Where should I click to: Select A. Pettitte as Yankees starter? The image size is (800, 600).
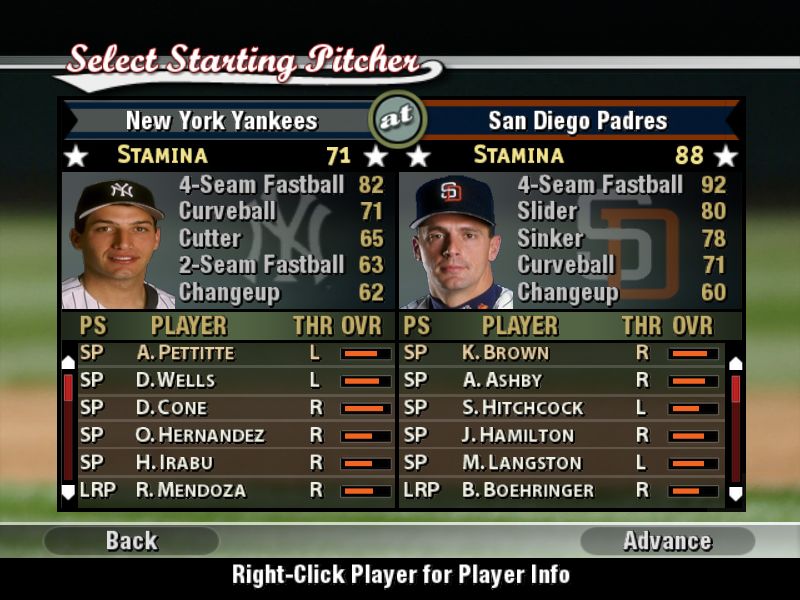tap(185, 353)
